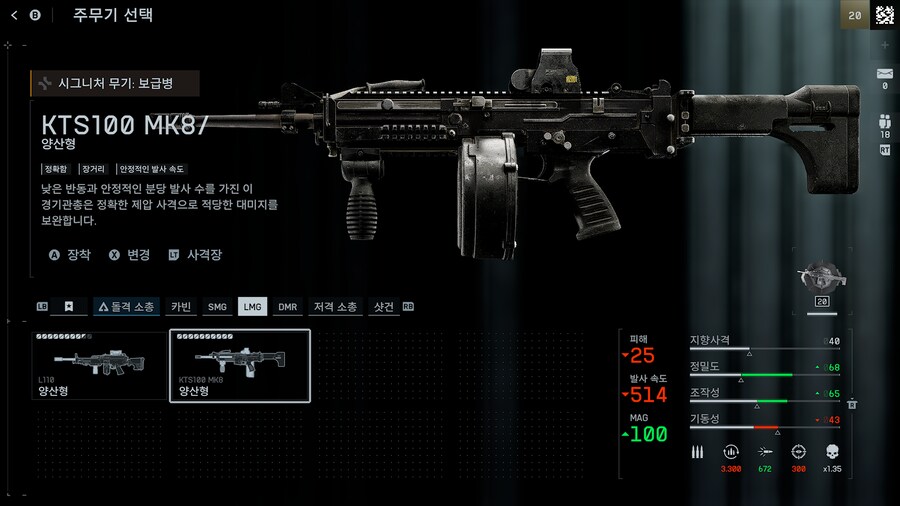
Task: Switch to the 돌격 소총 category tab
Action: [x=125, y=307]
